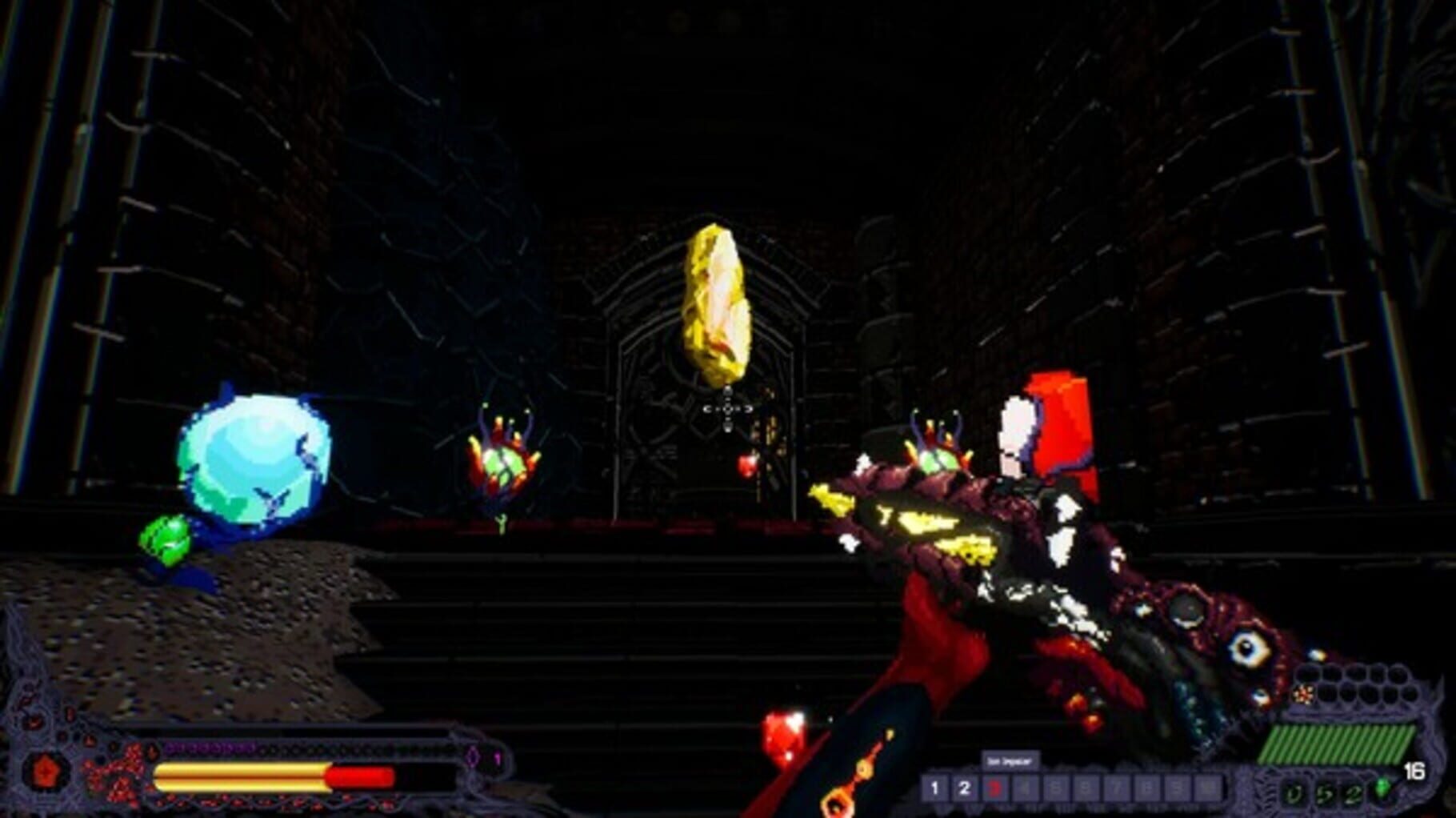Select the honeycomb cluster icon above the ammo bar

(x=1360, y=686)
